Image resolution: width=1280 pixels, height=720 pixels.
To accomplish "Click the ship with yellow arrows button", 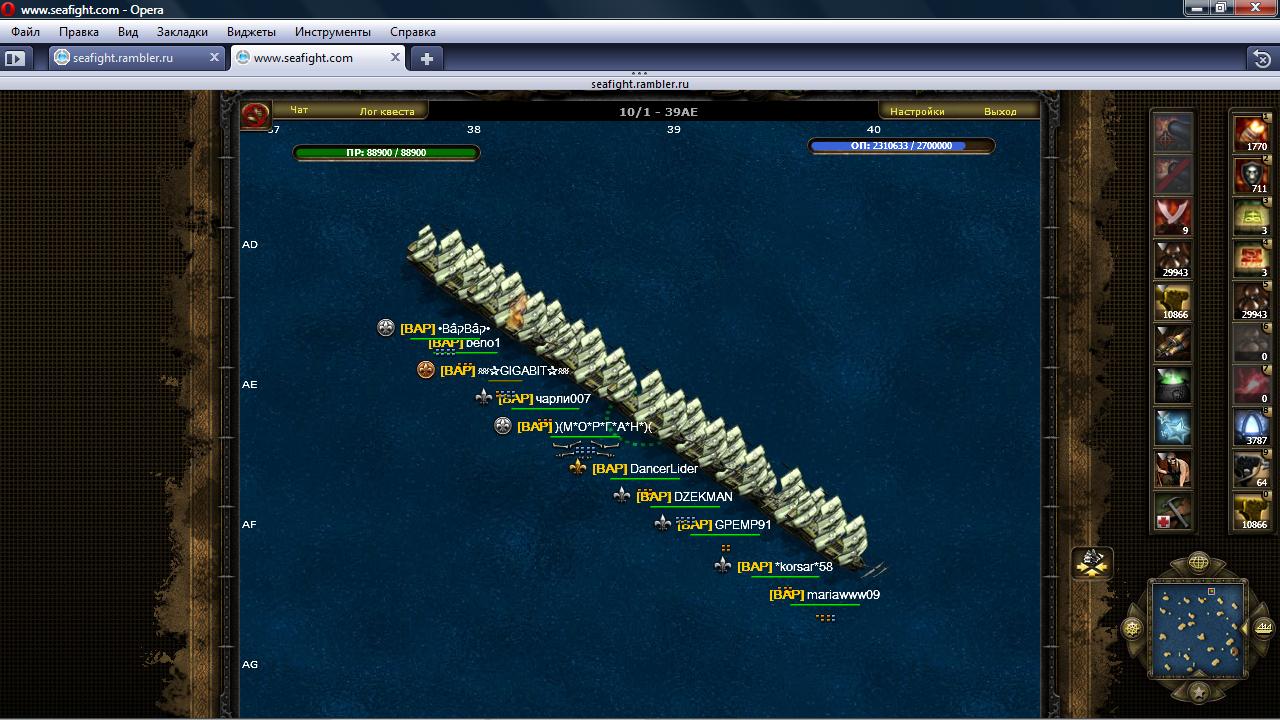I will [x=1093, y=563].
